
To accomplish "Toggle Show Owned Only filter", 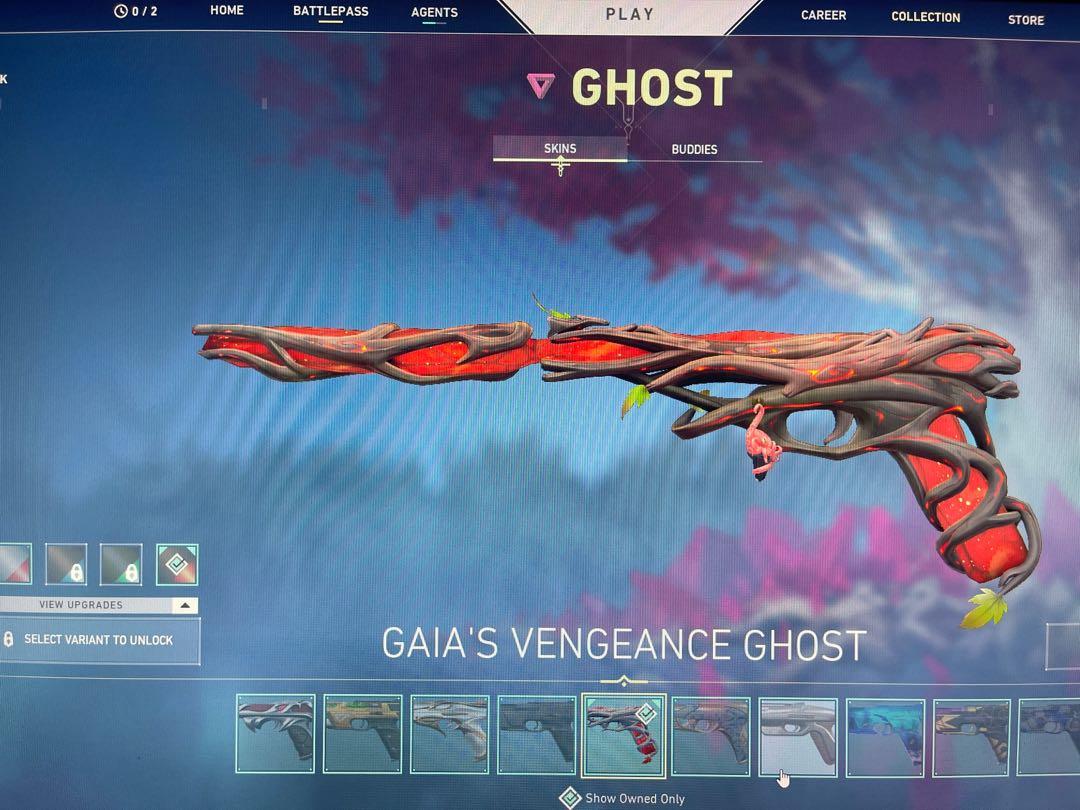I will coord(571,798).
